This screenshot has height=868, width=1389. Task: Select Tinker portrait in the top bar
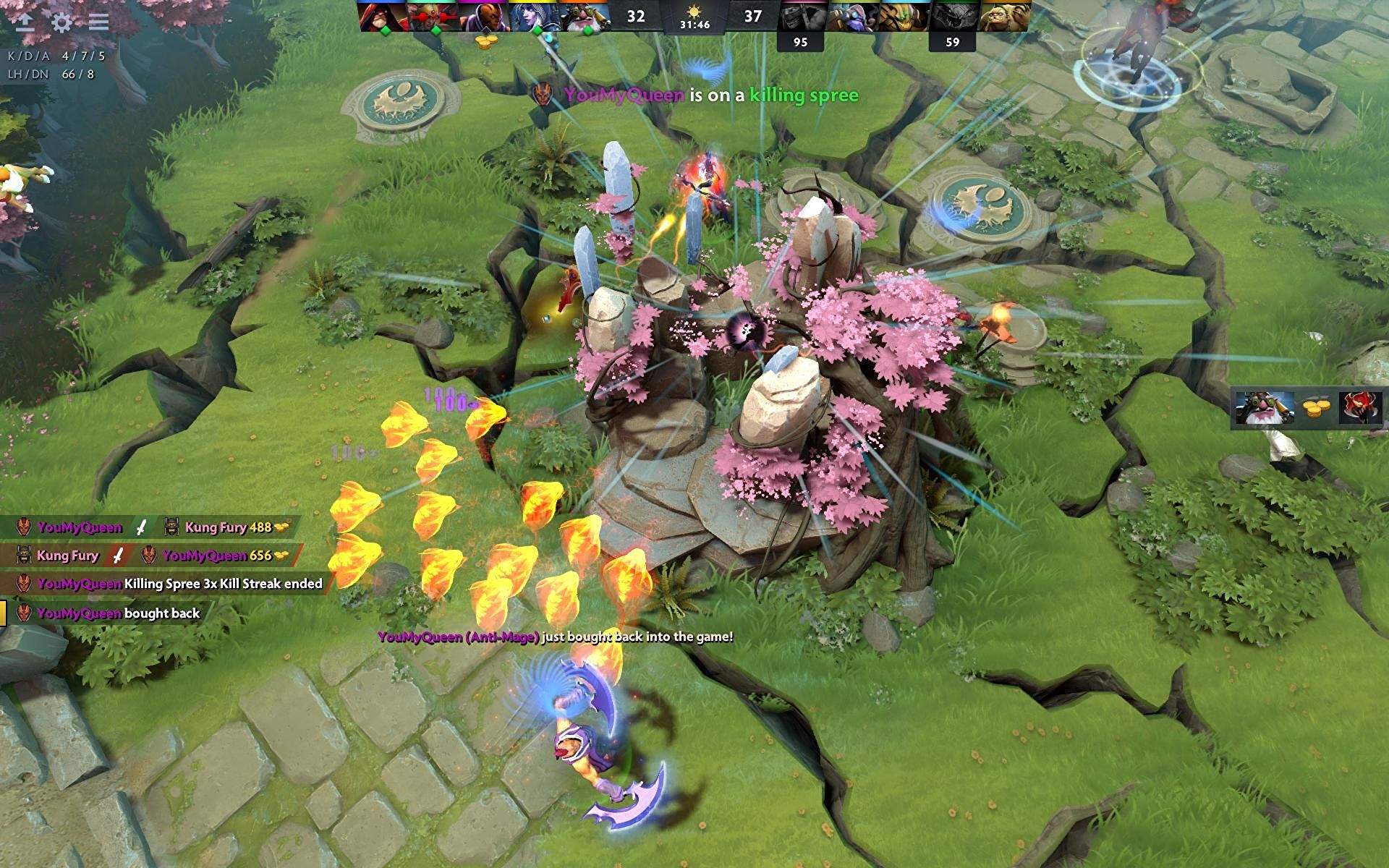[852, 16]
